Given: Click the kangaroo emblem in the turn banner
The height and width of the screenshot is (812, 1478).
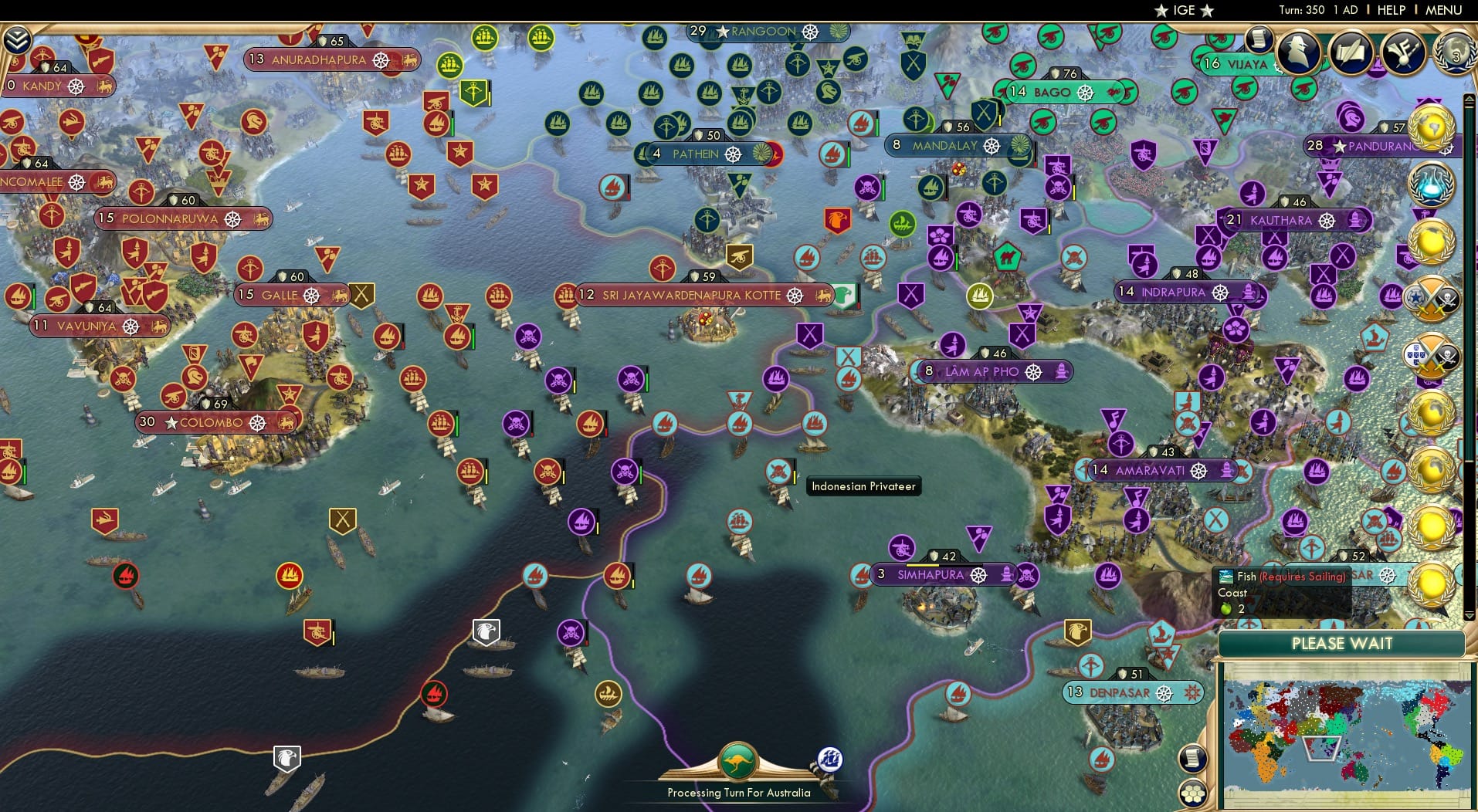Looking at the screenshot, I should 737,760.
